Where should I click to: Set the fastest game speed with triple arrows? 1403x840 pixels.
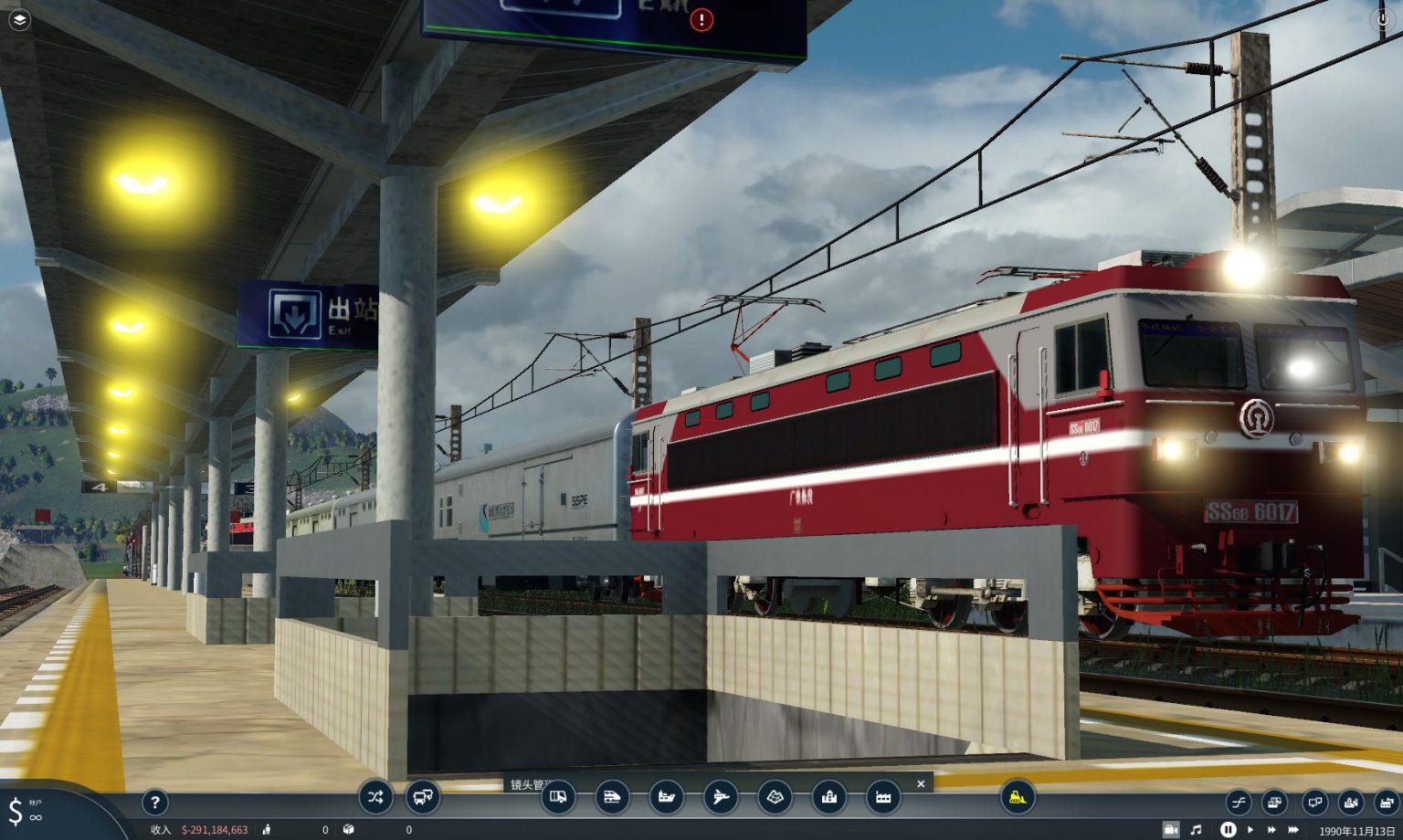click(x=1295, y=828)
